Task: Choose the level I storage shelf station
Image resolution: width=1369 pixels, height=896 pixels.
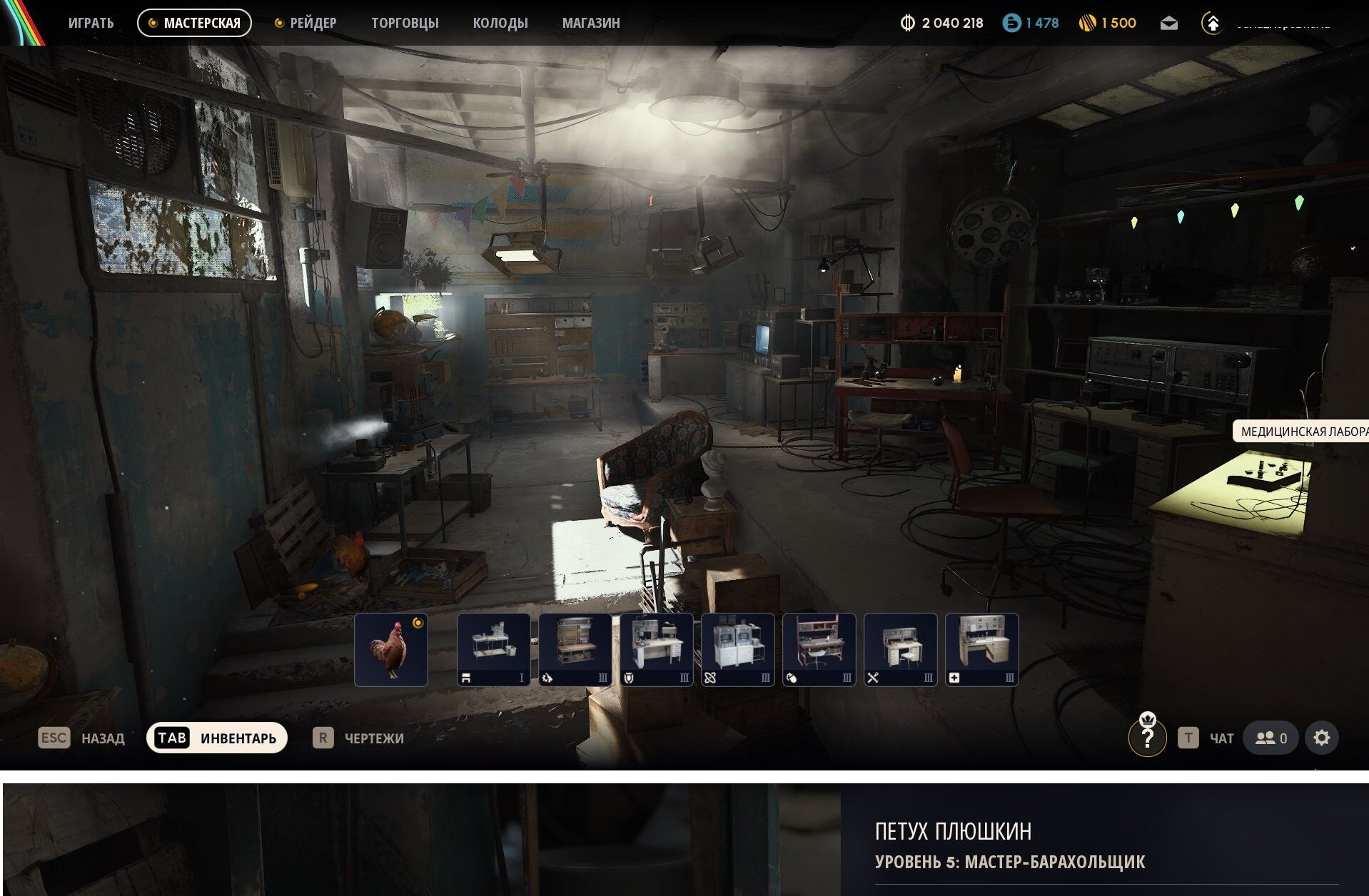Action: 494,649
